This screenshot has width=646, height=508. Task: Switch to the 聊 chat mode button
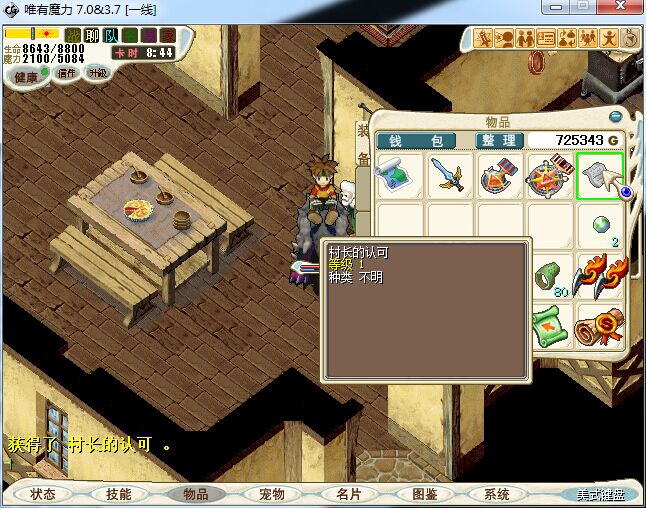(91, 35)
